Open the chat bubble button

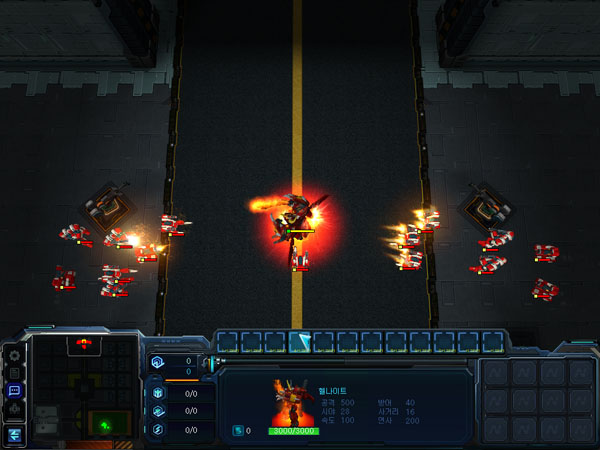14,391
